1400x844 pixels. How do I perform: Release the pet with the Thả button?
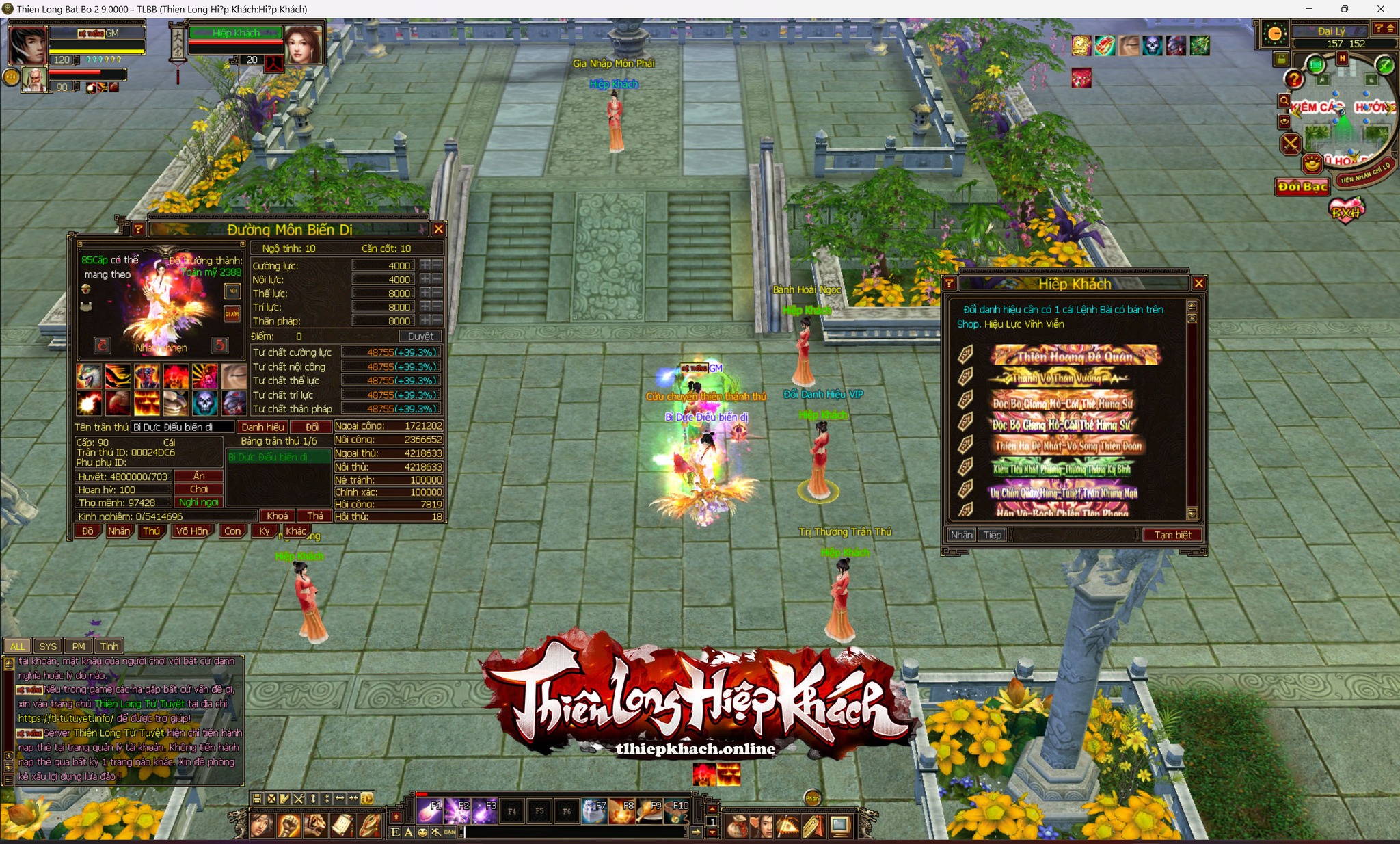pos(315,516)
